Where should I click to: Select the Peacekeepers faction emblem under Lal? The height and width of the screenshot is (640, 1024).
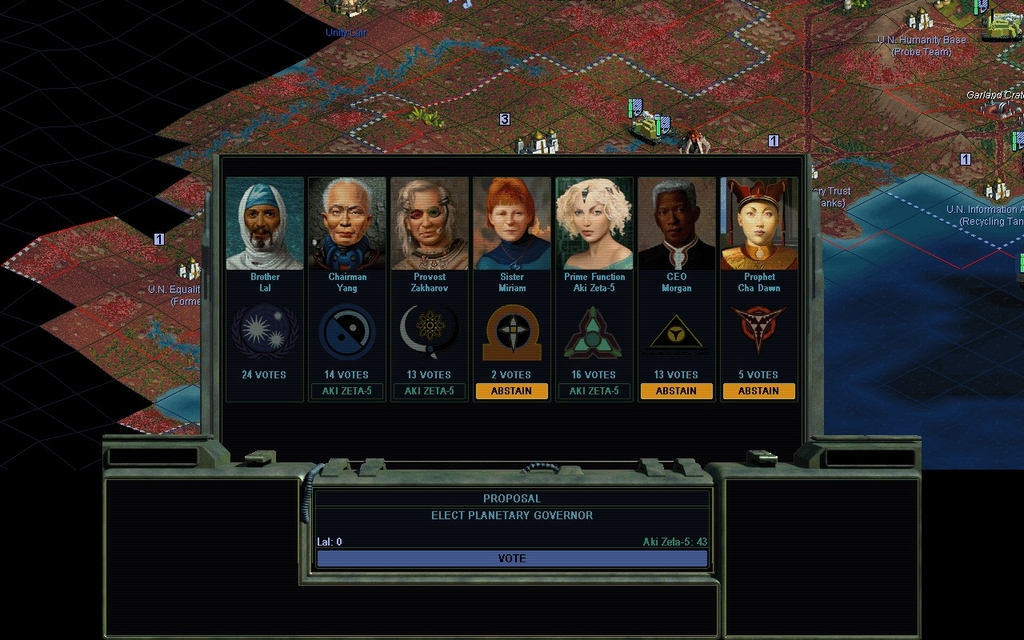[265, 332]
